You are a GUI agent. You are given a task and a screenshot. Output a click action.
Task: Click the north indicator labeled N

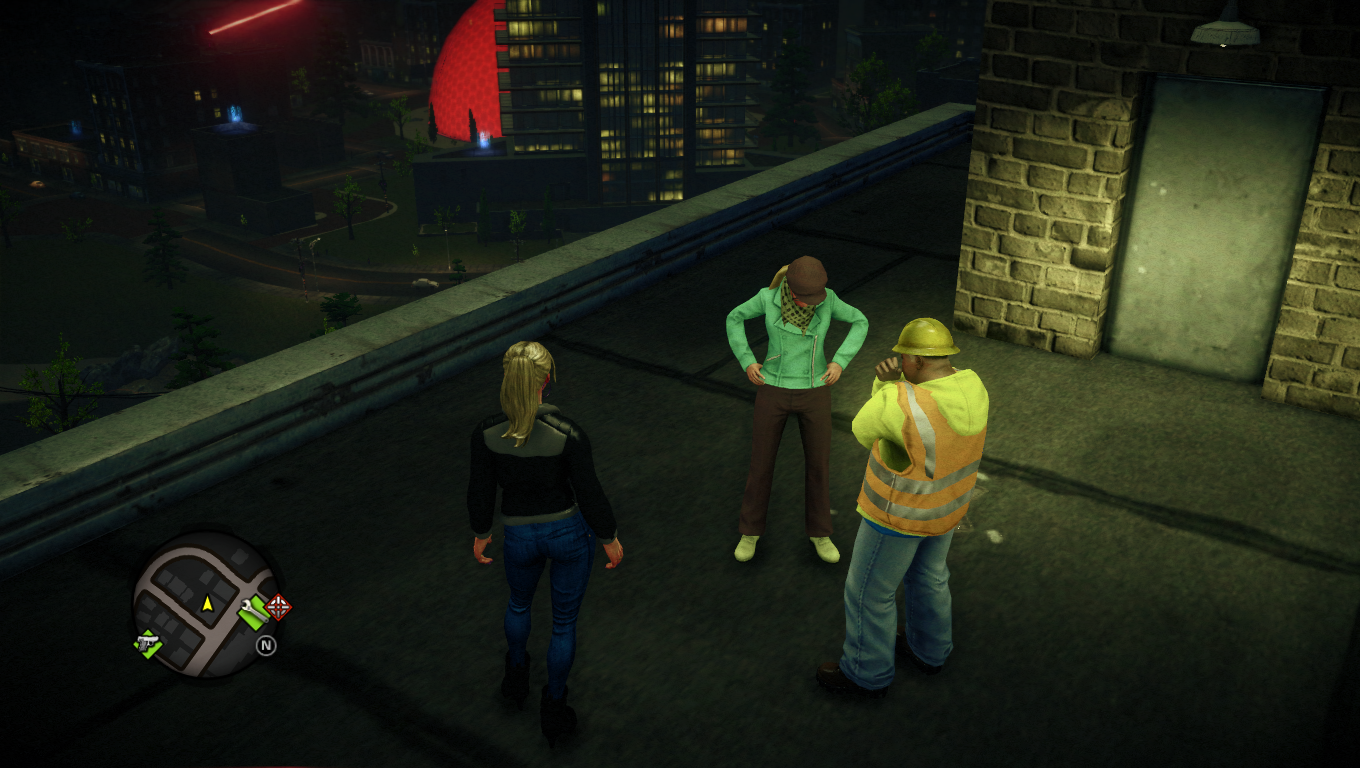266,644
